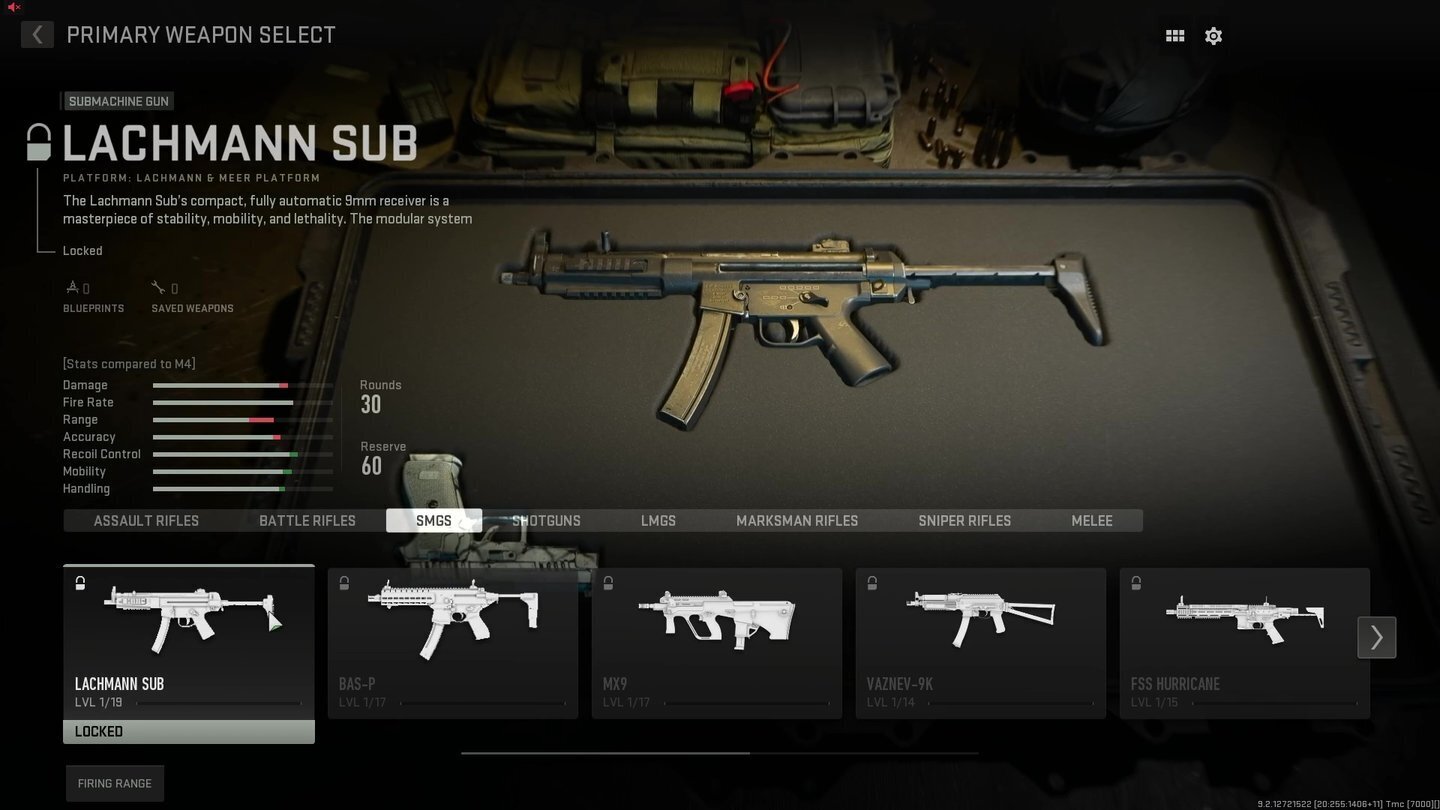
Task: Open the Battle Rifles category
Action: pyautogui.click(x=307, y=520)
